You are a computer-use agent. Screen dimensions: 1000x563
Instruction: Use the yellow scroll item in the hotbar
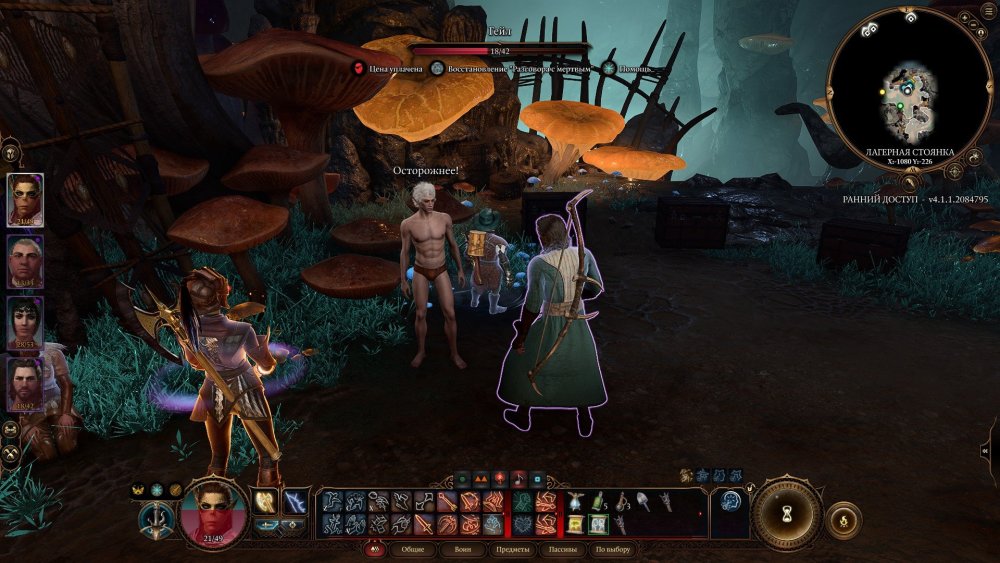pos(576,524)
